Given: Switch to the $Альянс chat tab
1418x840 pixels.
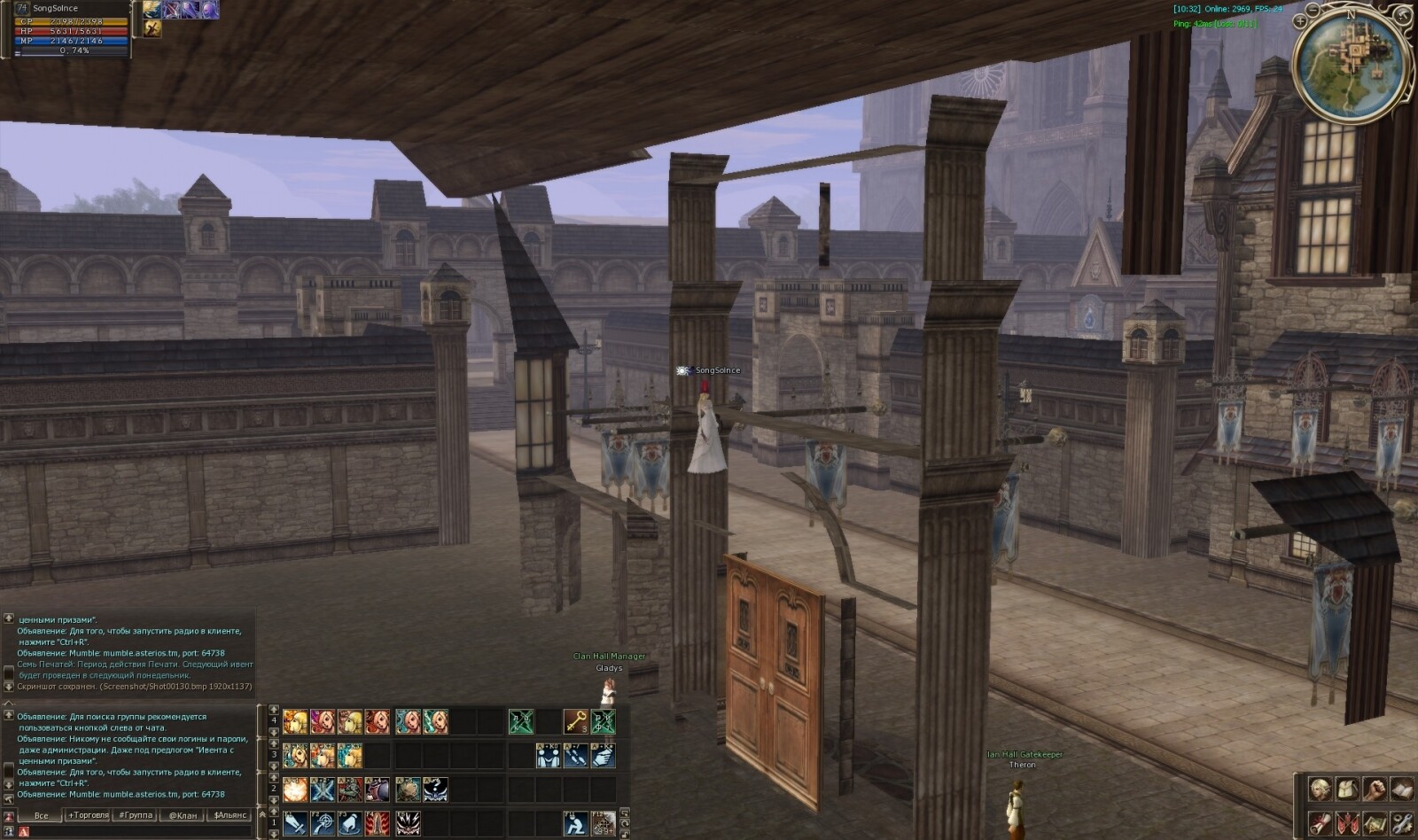Looking at the screenshot, I should coord(229,815).
